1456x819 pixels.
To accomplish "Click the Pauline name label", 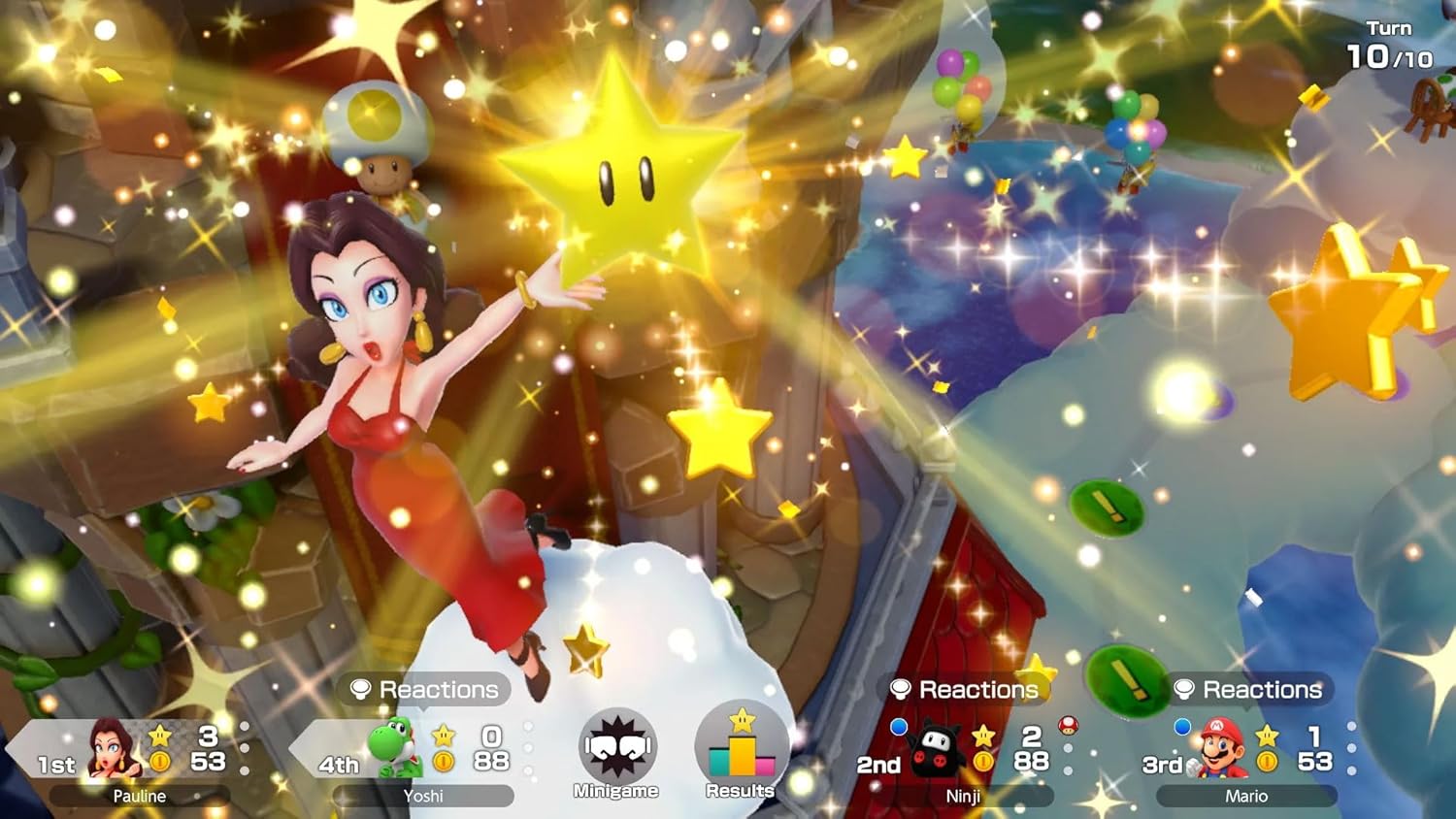I will pyautogui.click(x=138, y=797).
